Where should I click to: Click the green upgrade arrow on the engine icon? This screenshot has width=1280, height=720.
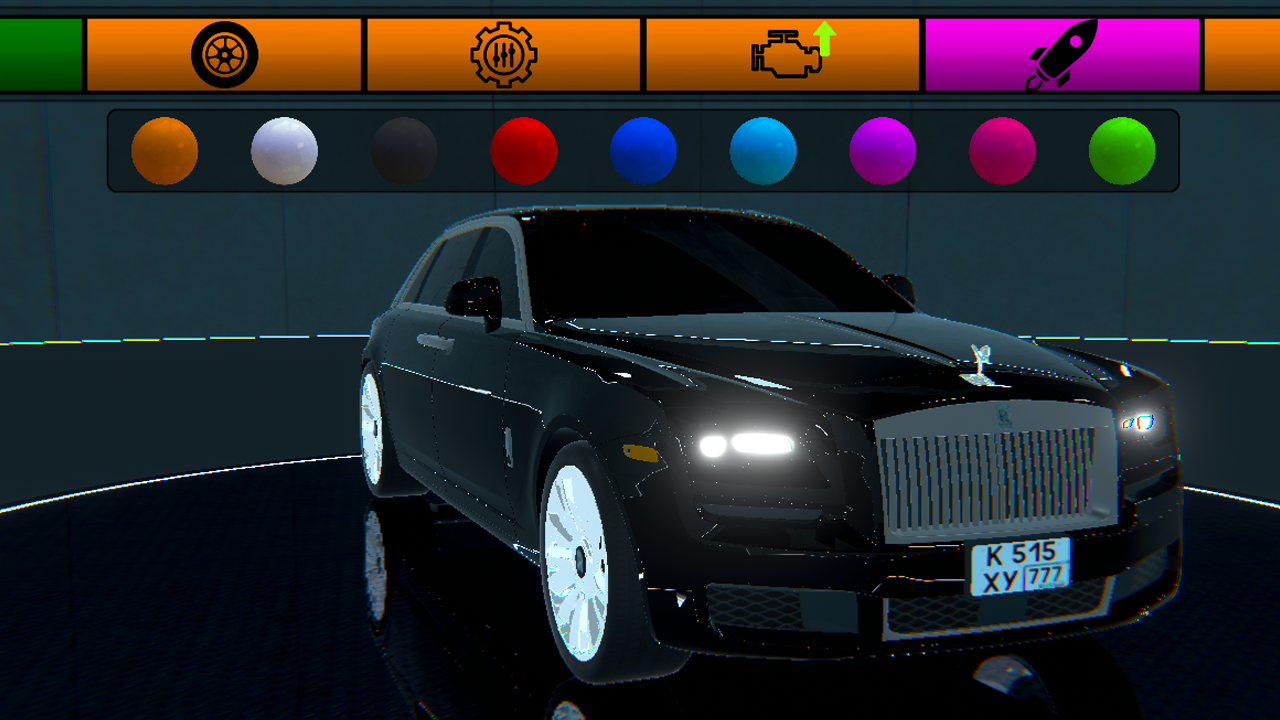click(x=823, y=40)
